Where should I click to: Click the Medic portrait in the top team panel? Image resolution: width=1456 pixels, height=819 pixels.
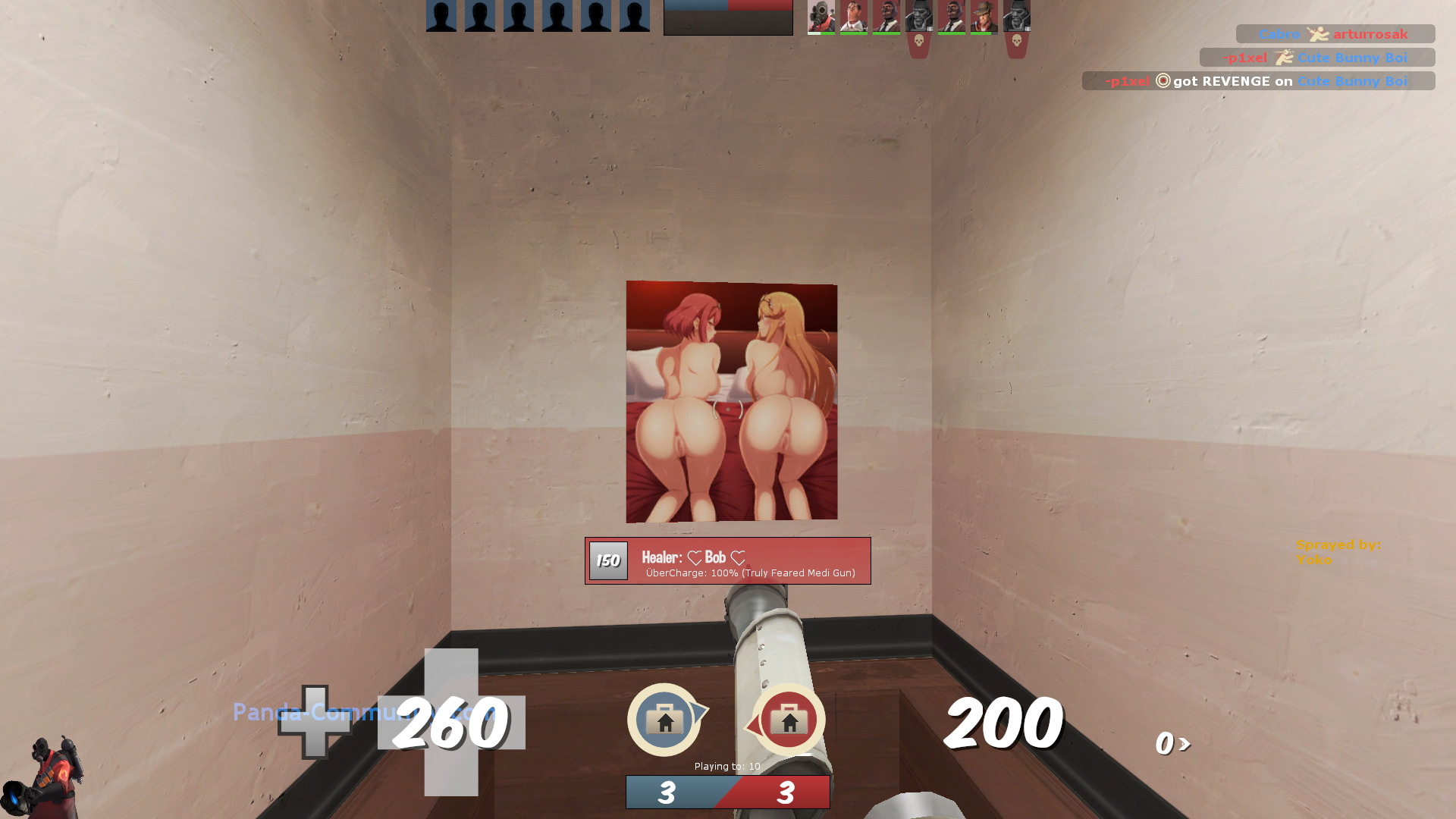point(854,17)
